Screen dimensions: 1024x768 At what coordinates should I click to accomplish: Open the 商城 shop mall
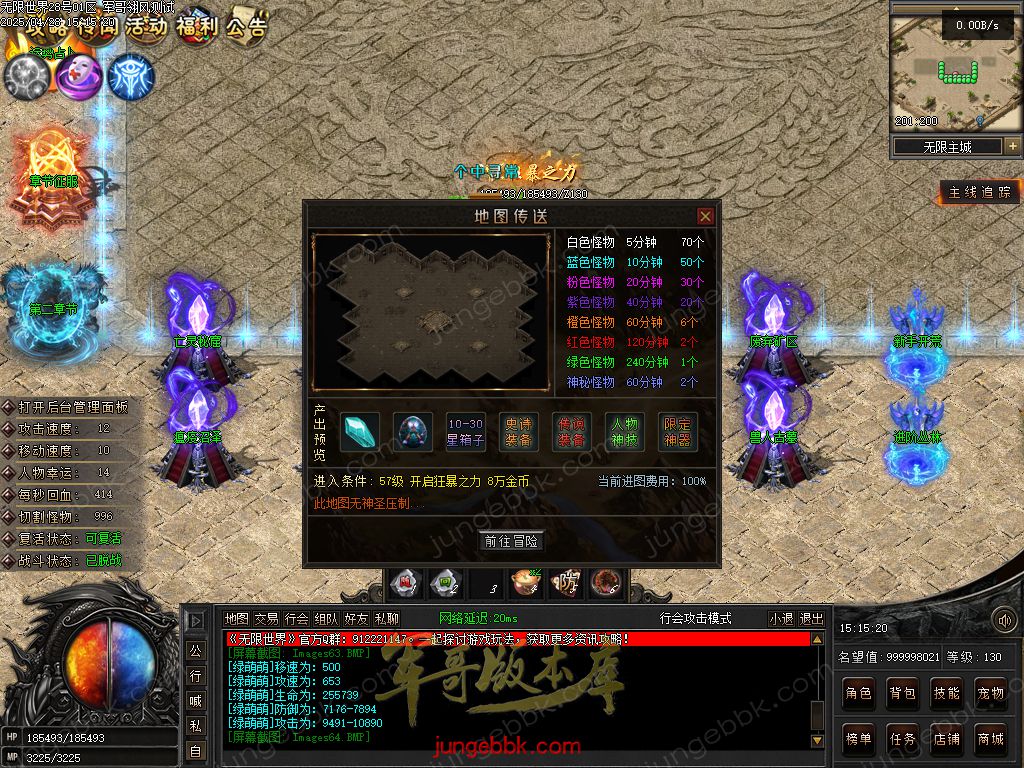[990, 739]
